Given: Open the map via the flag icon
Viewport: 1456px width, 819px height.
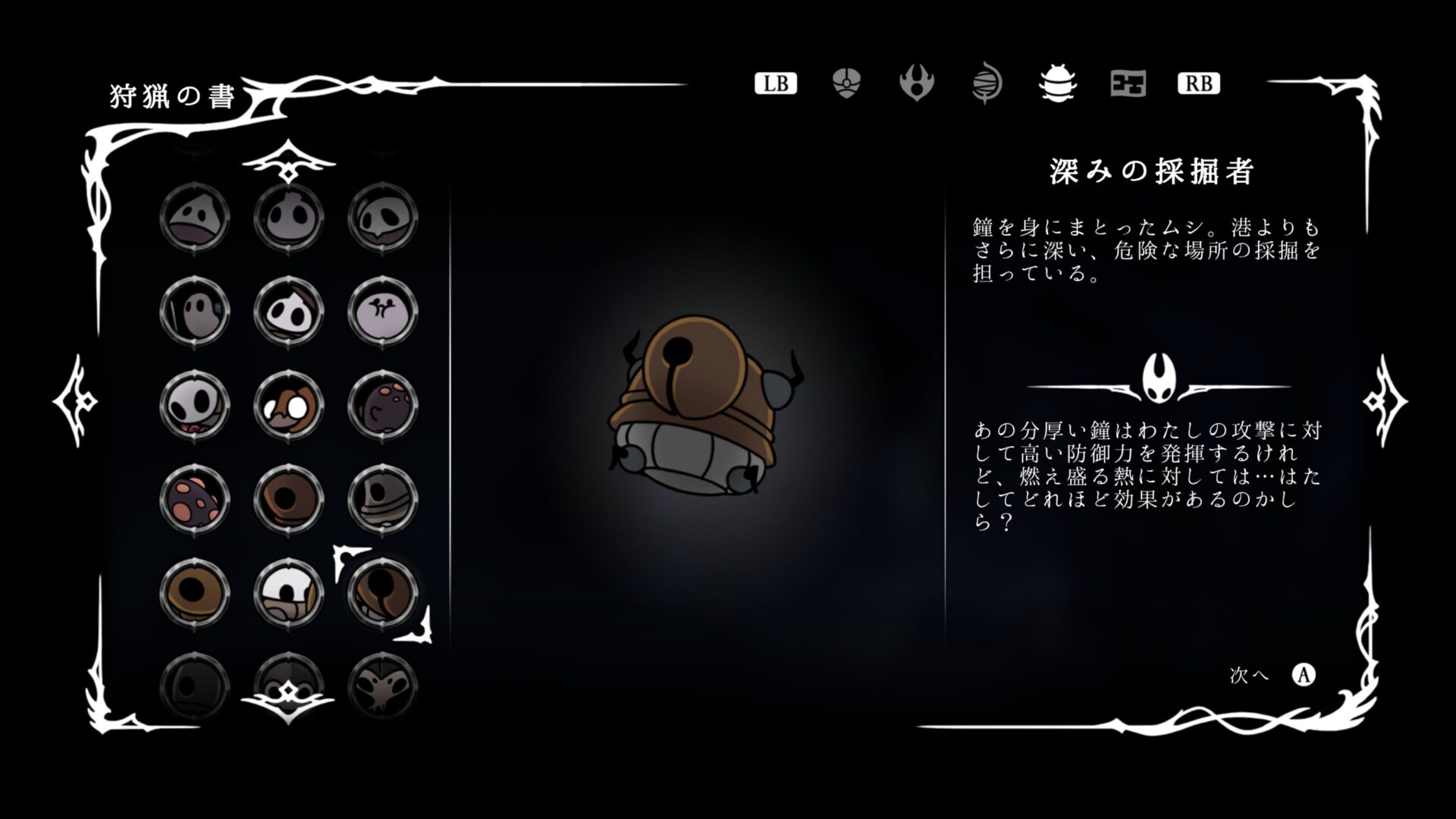Looking at the screenshot, I should 1128,84.
